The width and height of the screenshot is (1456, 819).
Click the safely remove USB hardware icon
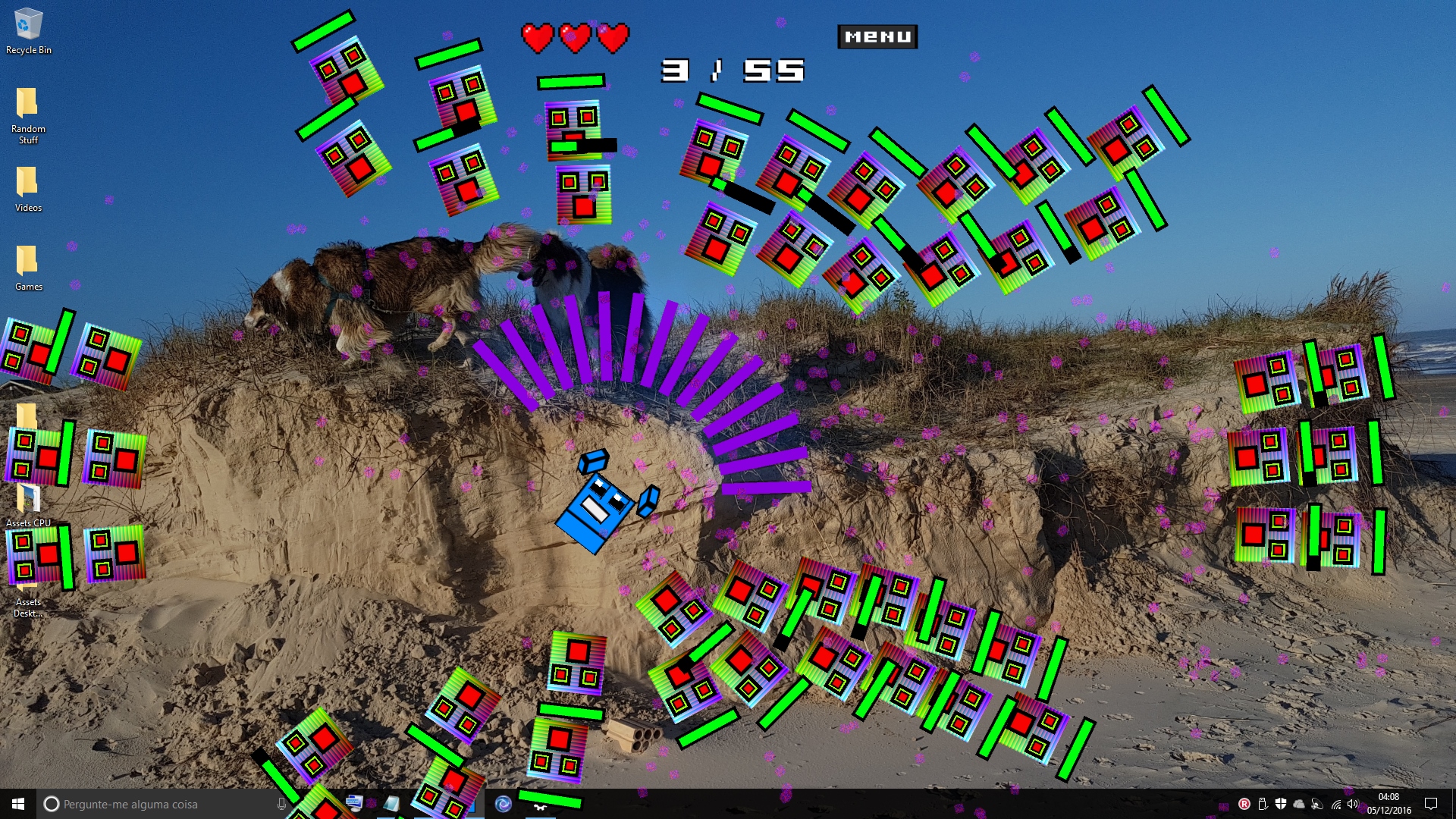click(1263, 804)
